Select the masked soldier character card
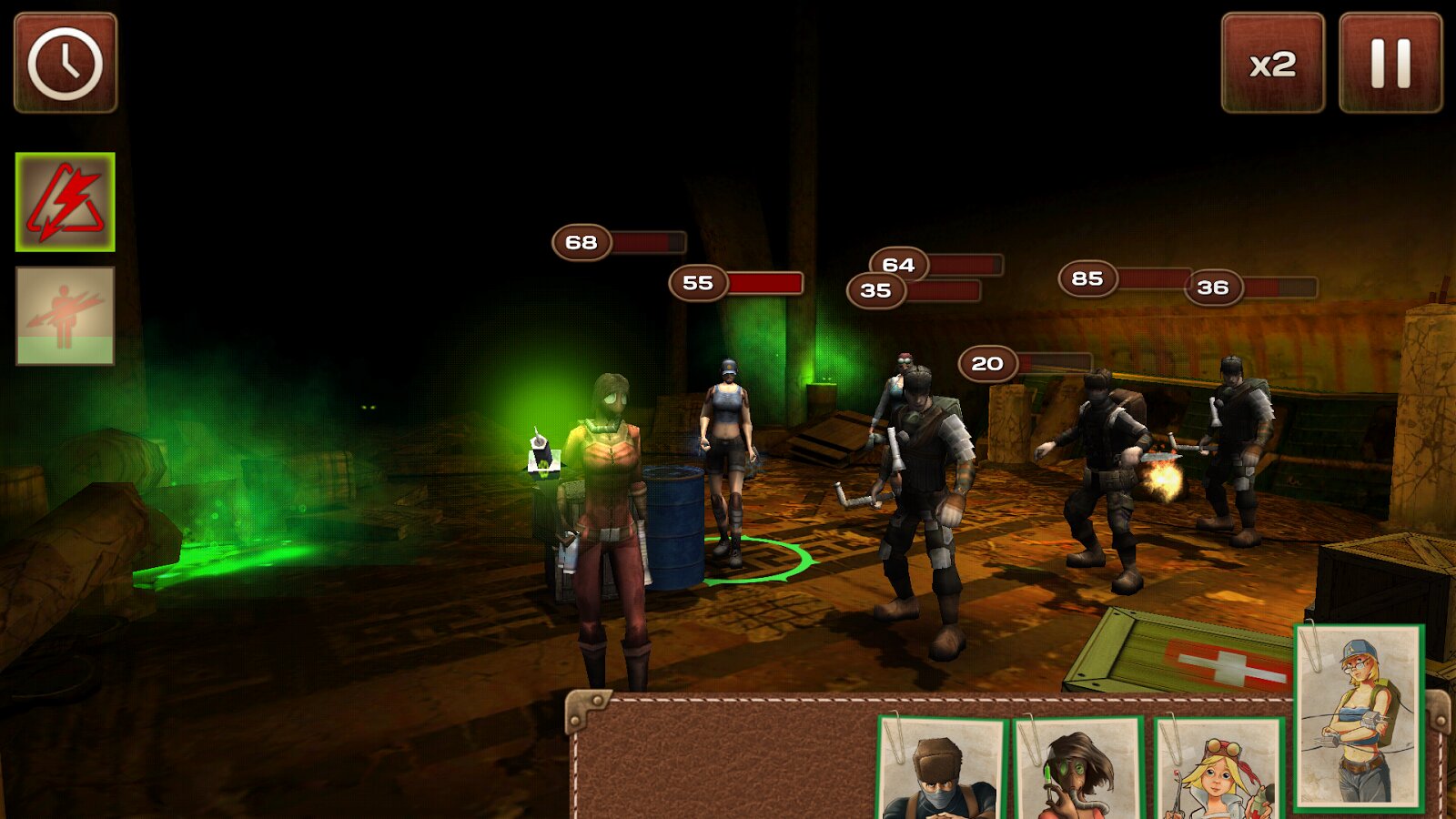 [x=942, y=769]
